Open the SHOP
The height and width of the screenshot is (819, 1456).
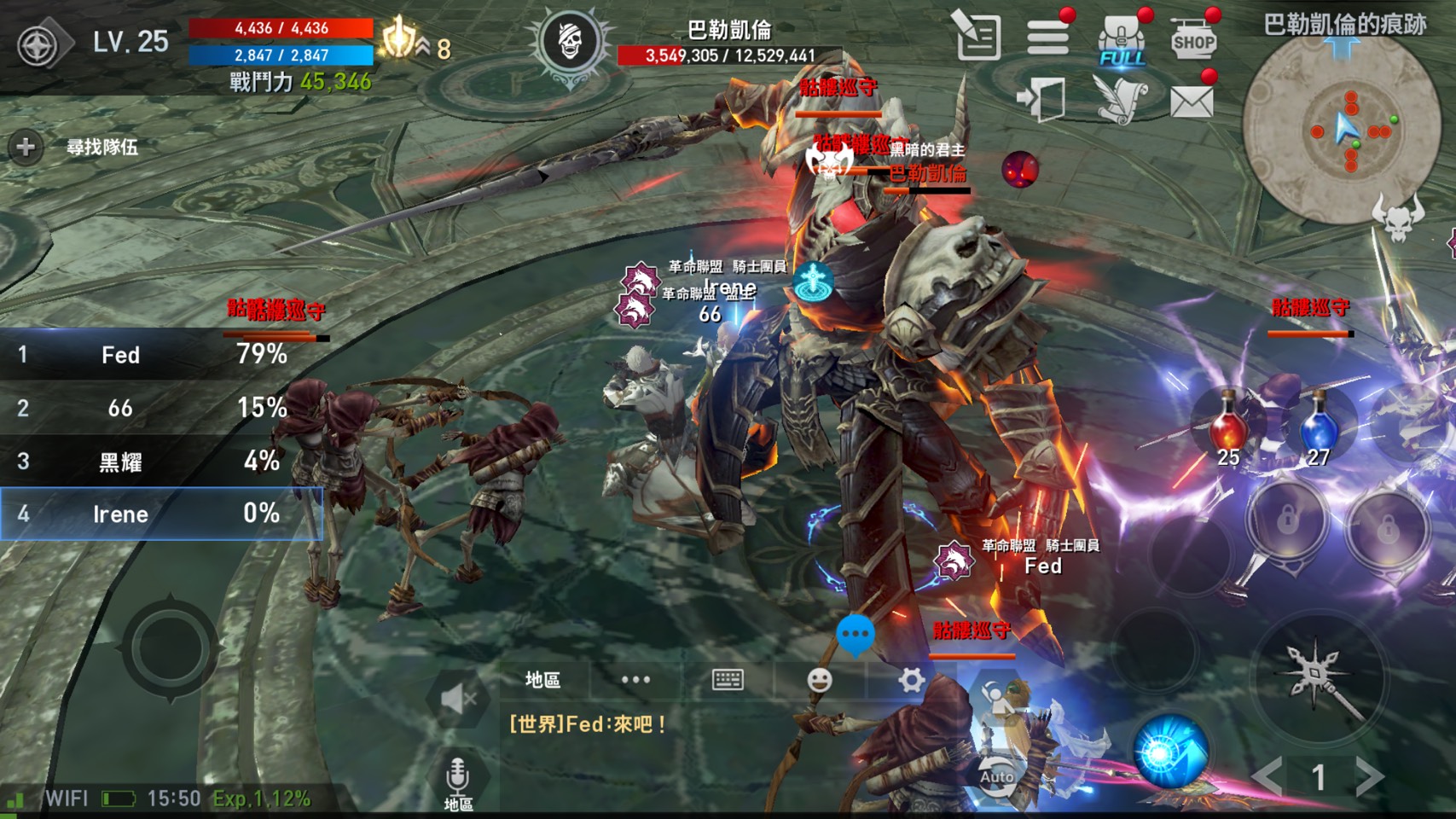[x=1193, y=39]
